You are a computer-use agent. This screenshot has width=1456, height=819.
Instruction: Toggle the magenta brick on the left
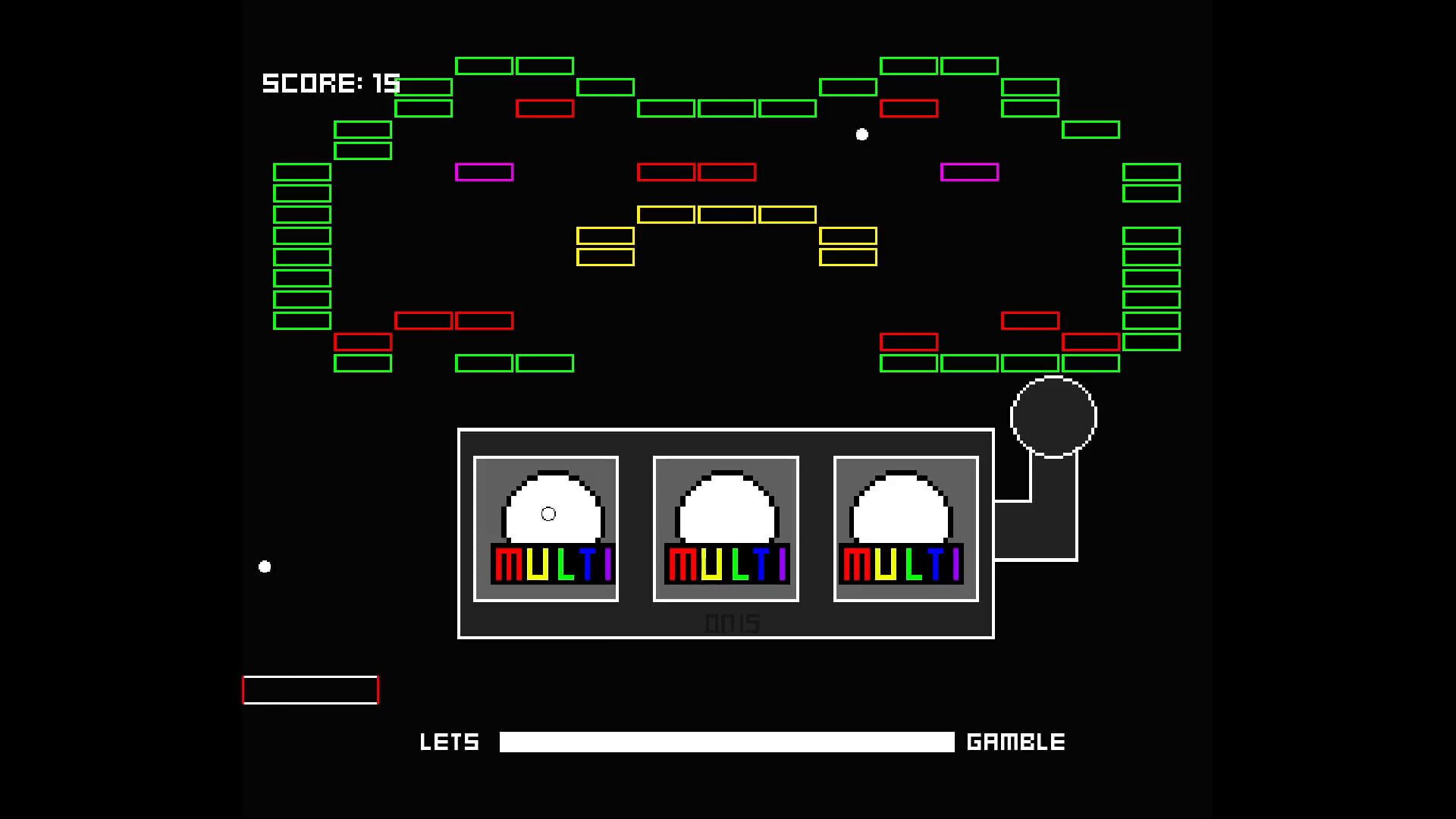point(484,172)
